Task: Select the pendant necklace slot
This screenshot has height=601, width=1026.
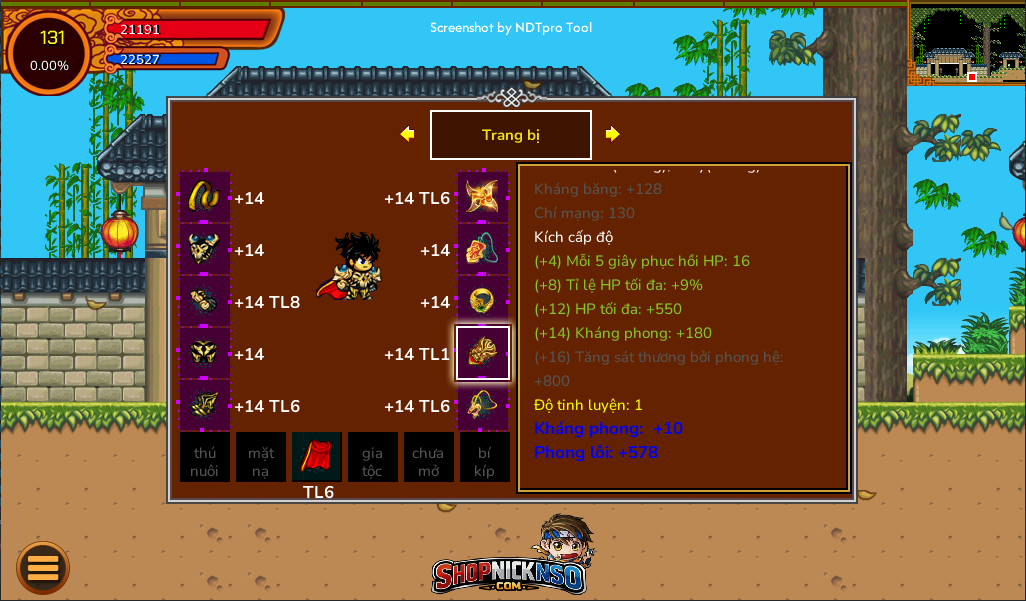Action: [483, 405]
